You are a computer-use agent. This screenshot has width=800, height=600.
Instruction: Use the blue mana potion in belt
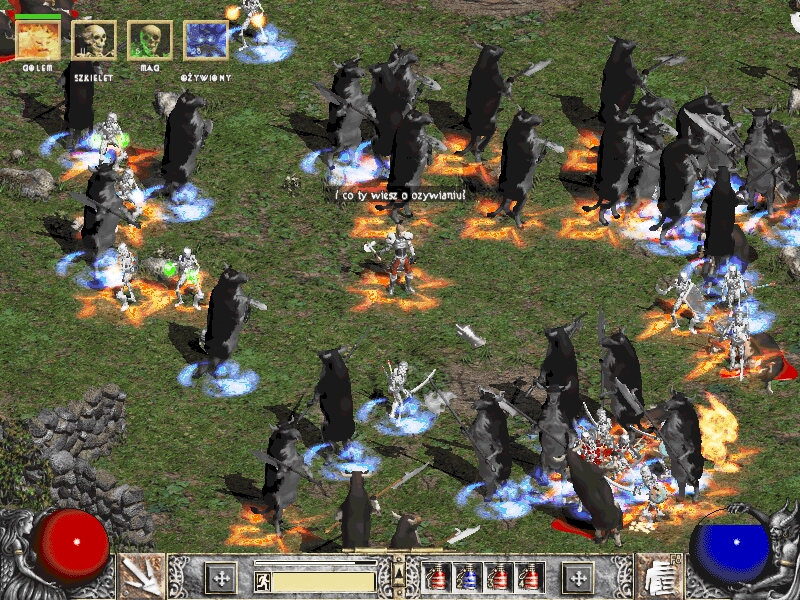point(467,577)
